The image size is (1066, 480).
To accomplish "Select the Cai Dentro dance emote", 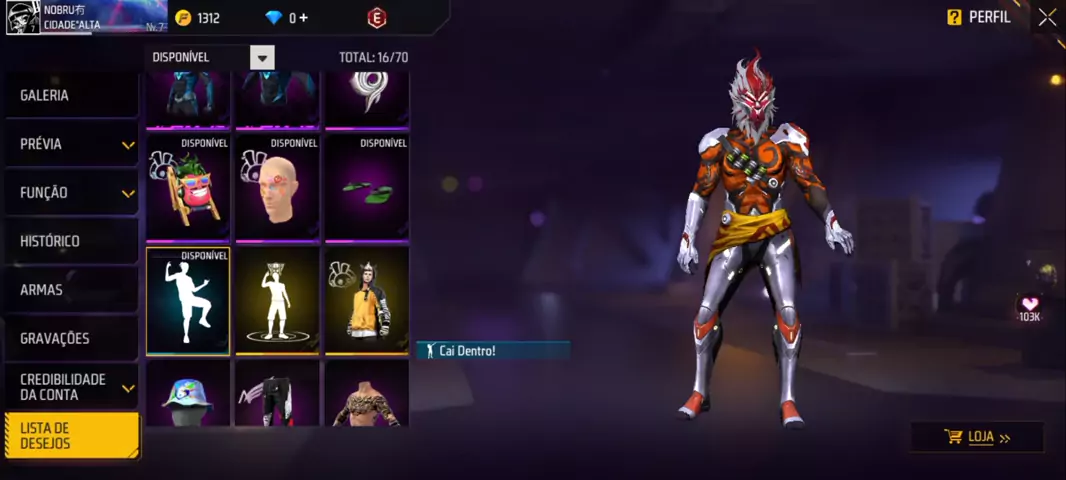I will click(188, 302).
